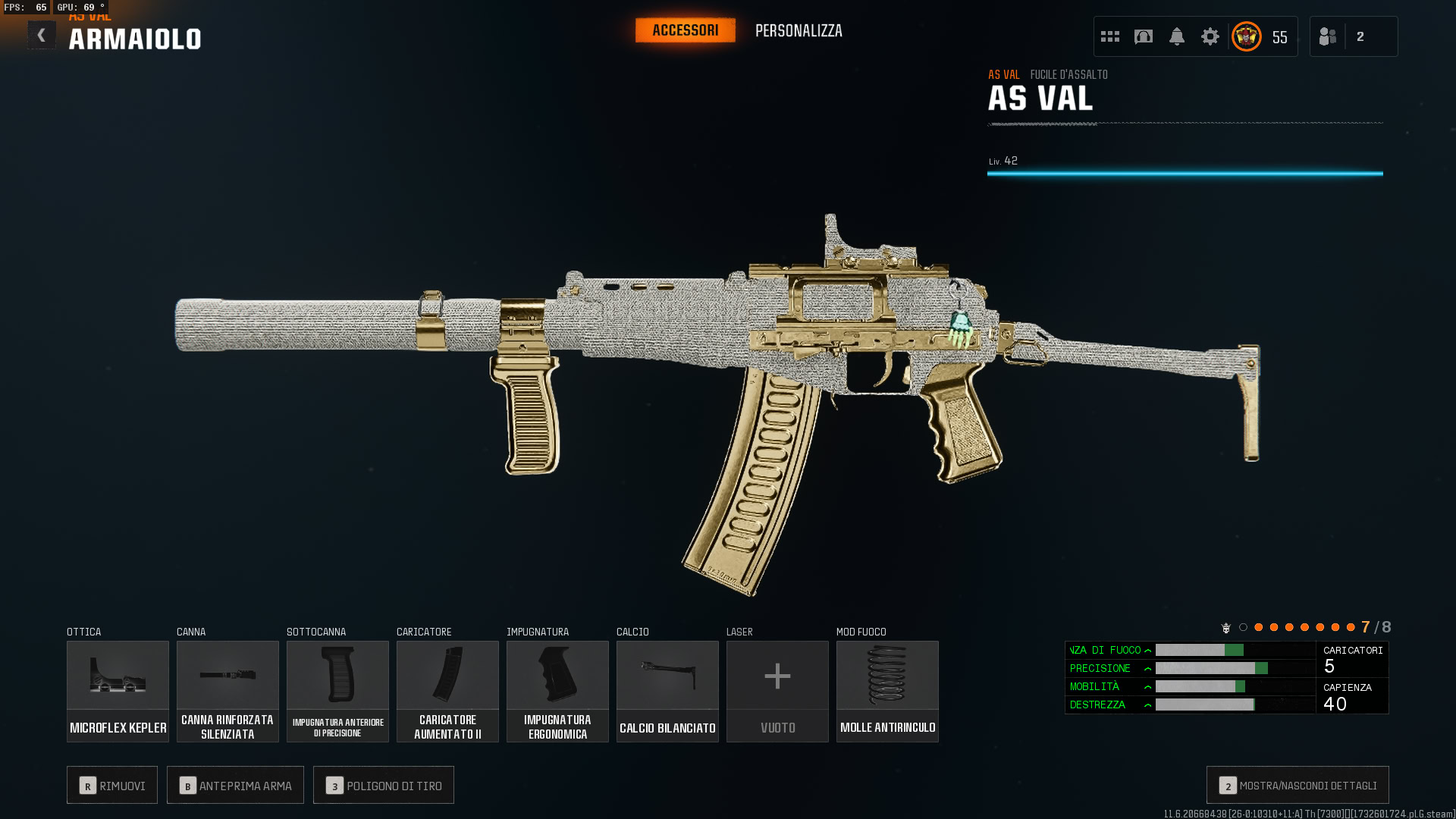Open the Molle Antirinculo fire mod slot
The height and width of the screenshot is (819, 1456).
887,691
